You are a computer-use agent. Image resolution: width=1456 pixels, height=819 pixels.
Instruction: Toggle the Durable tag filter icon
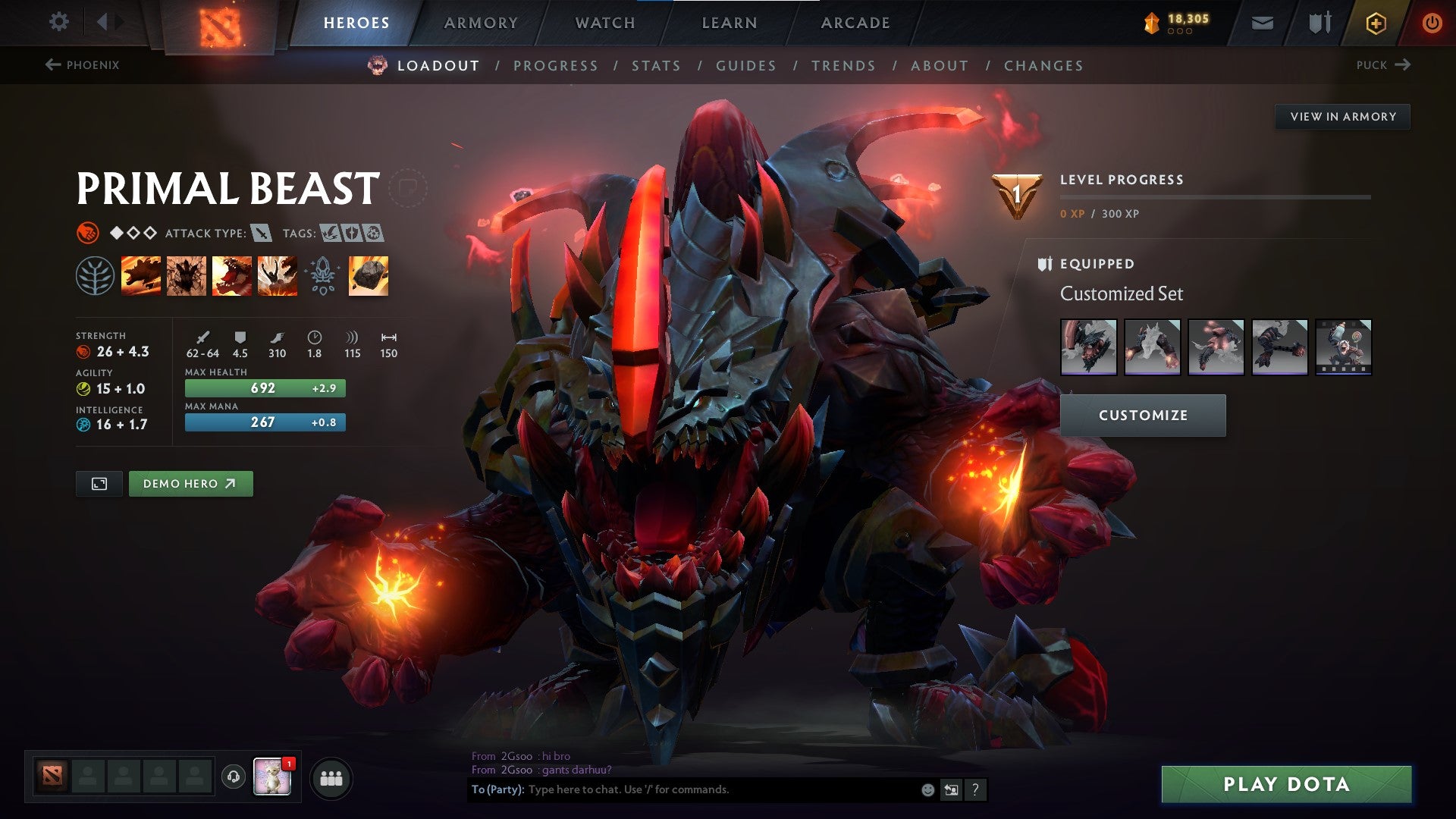350,234
